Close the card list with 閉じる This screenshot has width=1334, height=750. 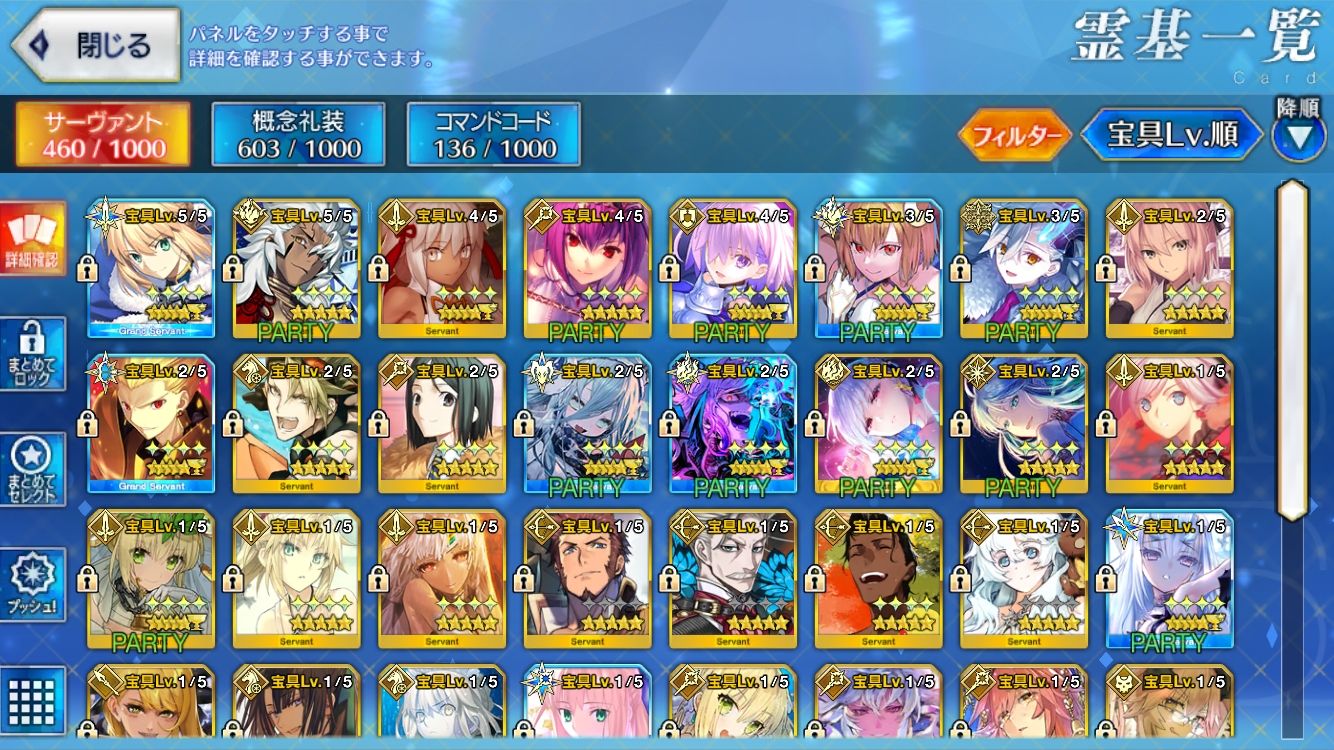(x=95, y=45)
